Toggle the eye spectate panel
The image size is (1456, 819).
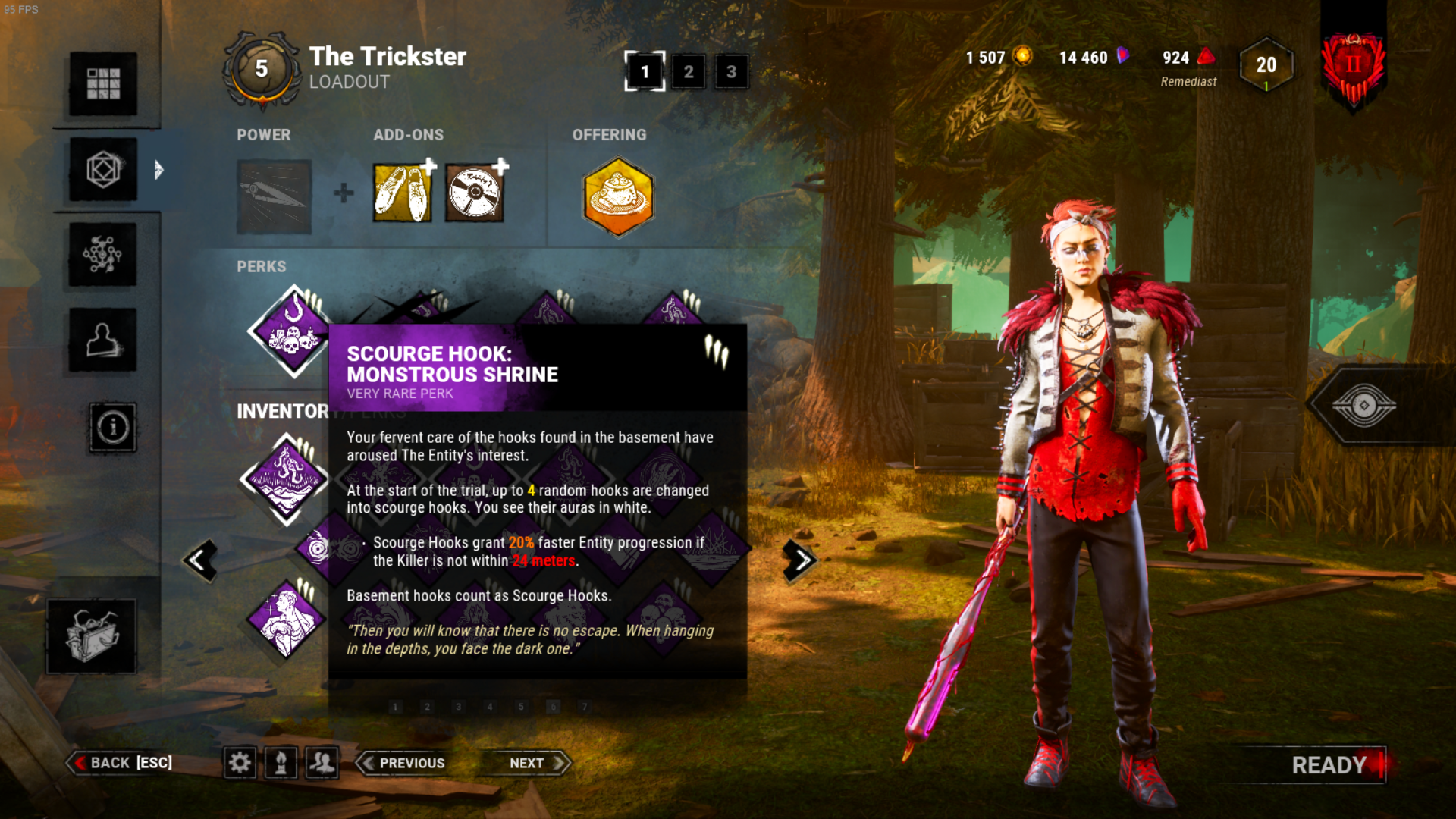(1363, 406)
